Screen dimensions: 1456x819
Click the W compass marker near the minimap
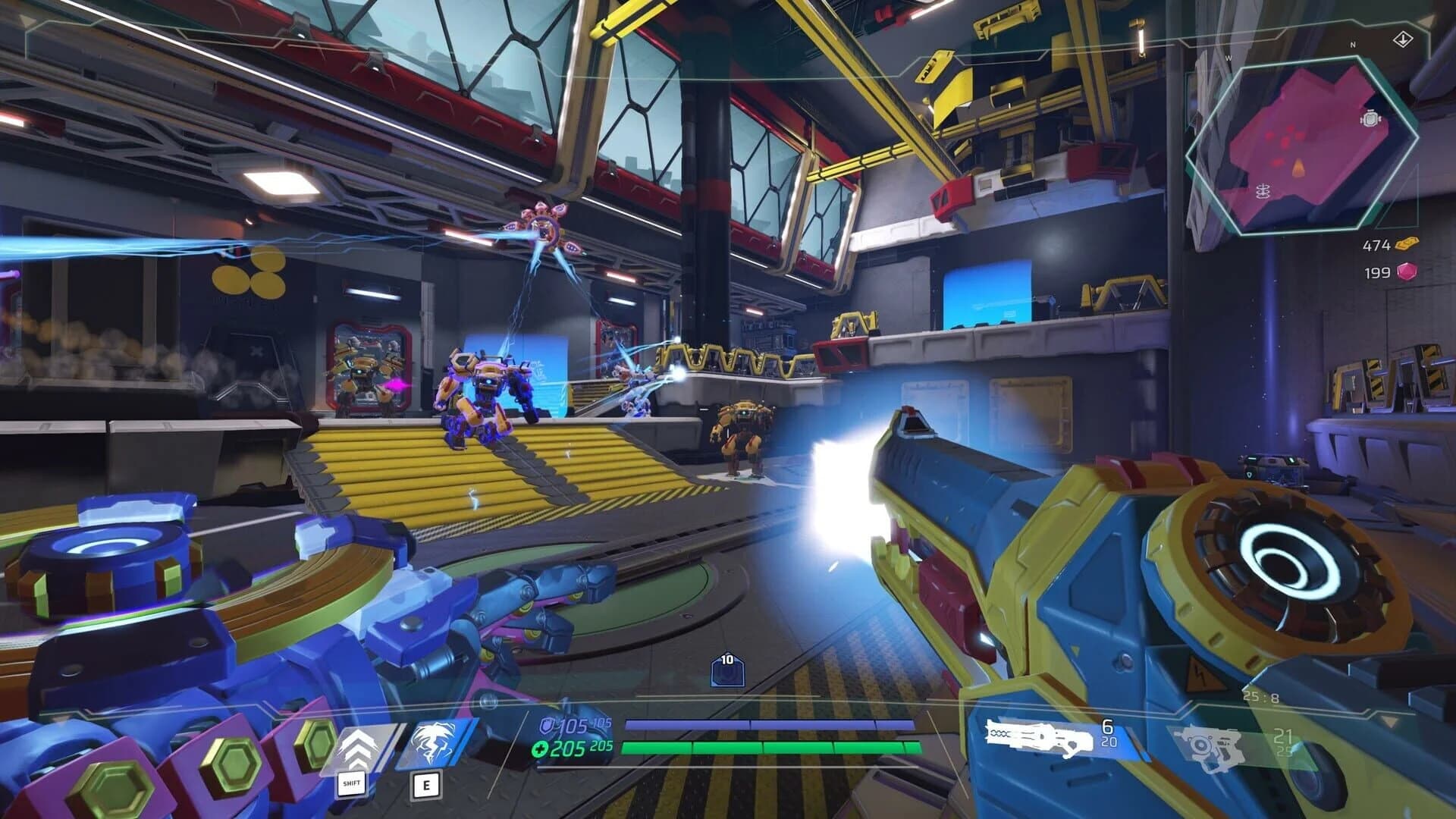[x=1228, y=57]
